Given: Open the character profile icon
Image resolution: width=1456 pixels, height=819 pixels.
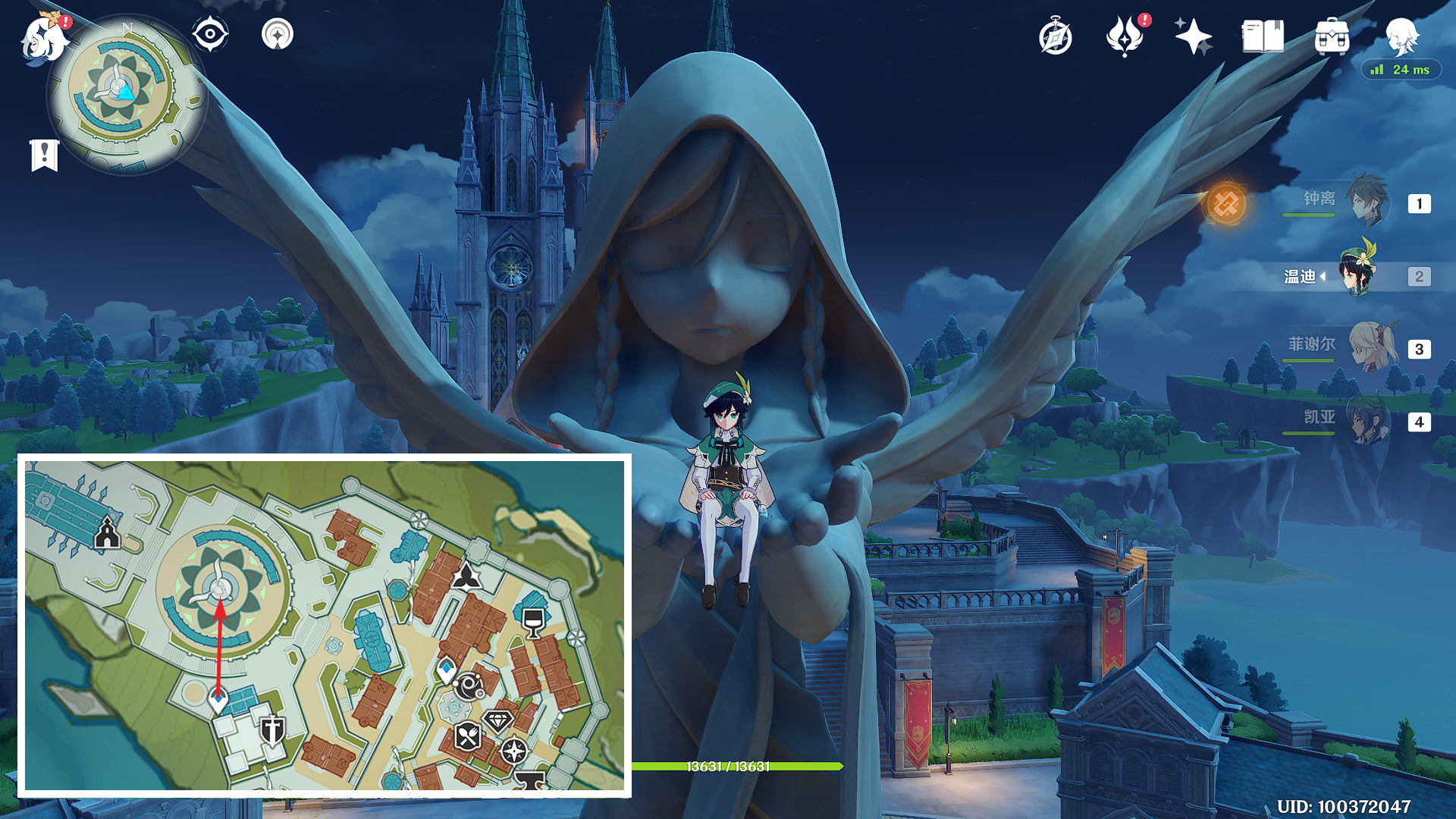Looking at the screenshot, I should 1401,35.
